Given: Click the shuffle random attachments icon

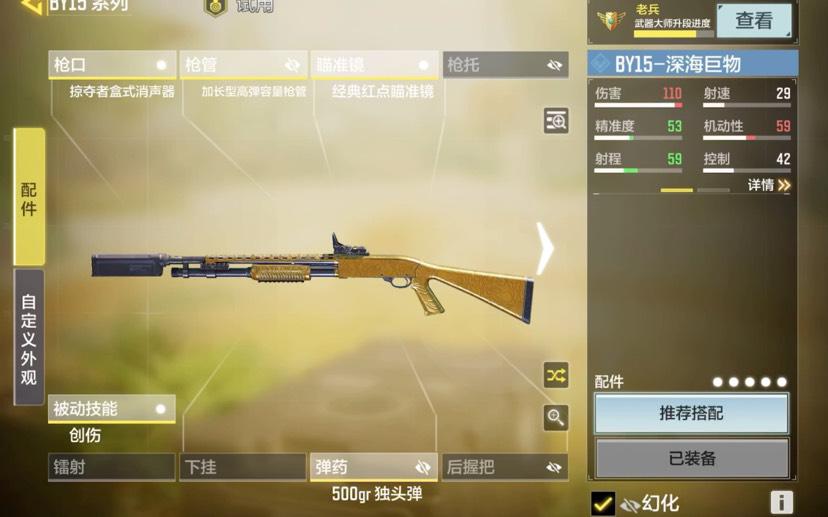Looking at the screenshot, I should 556,375.
